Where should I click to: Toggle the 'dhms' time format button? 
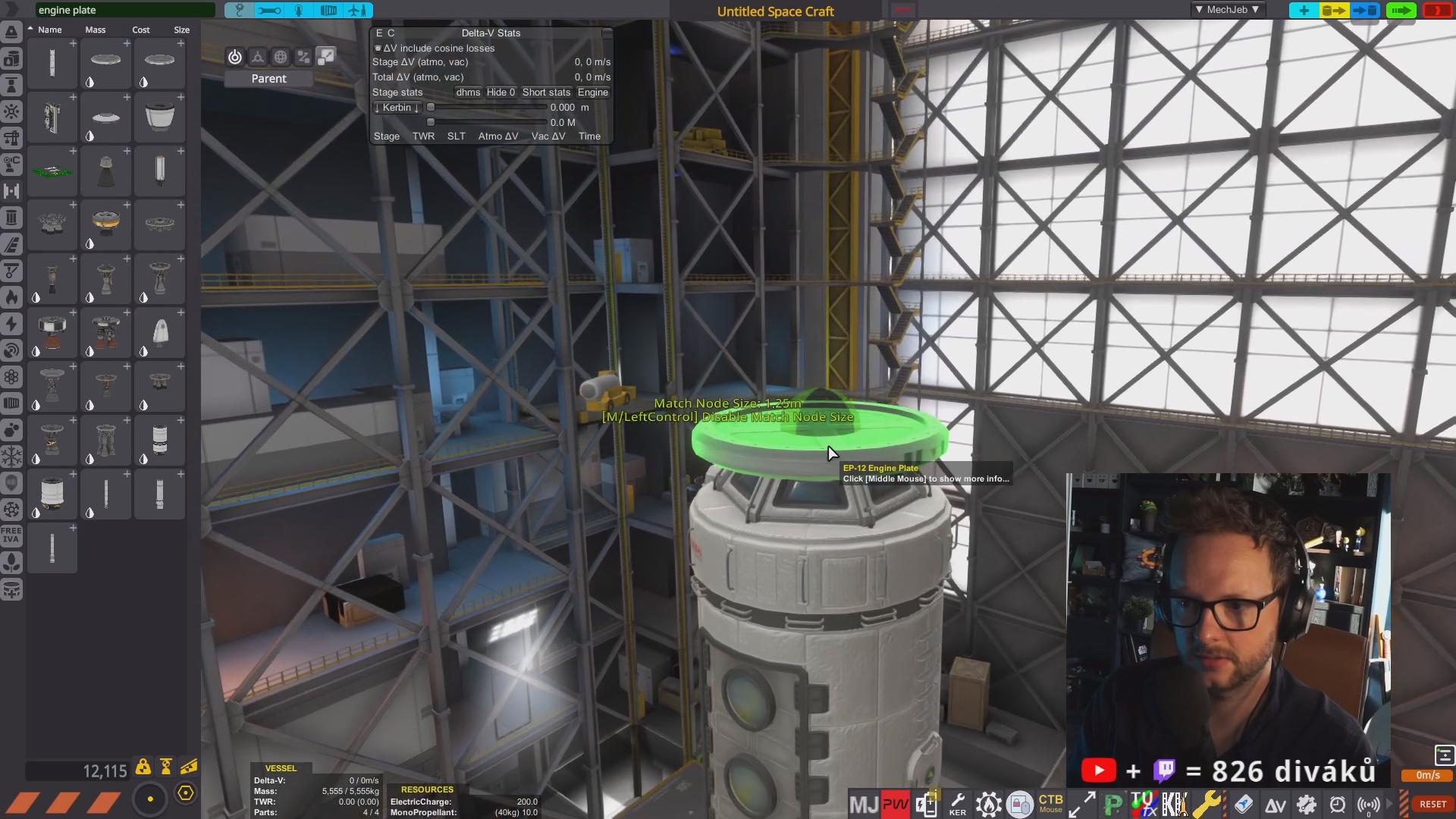click(x=468, y=93)
